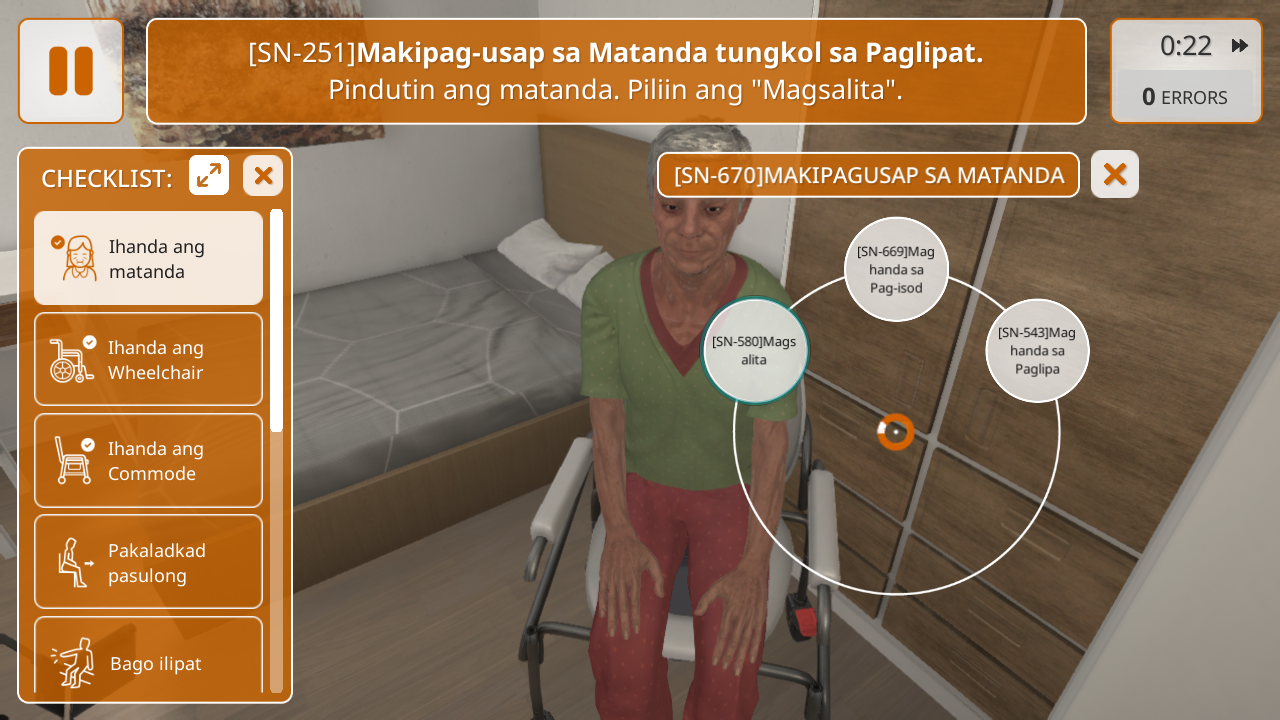
Task: Open the "Ihanda ang Wheelchair" checklist step
Action: (x=148, y=360)
